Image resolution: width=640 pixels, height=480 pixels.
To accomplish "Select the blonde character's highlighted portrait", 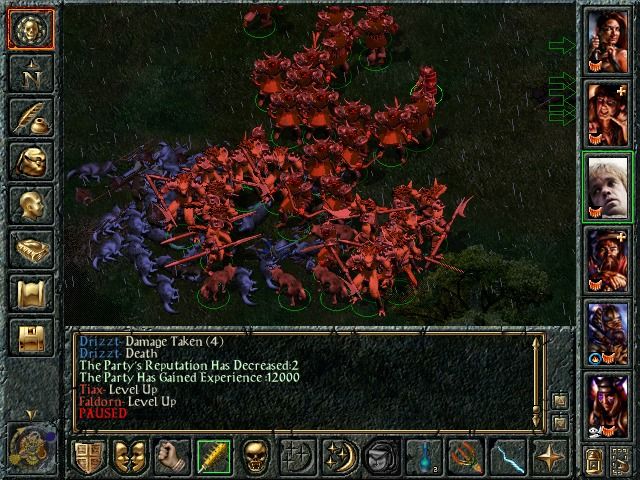I will 607,189.
